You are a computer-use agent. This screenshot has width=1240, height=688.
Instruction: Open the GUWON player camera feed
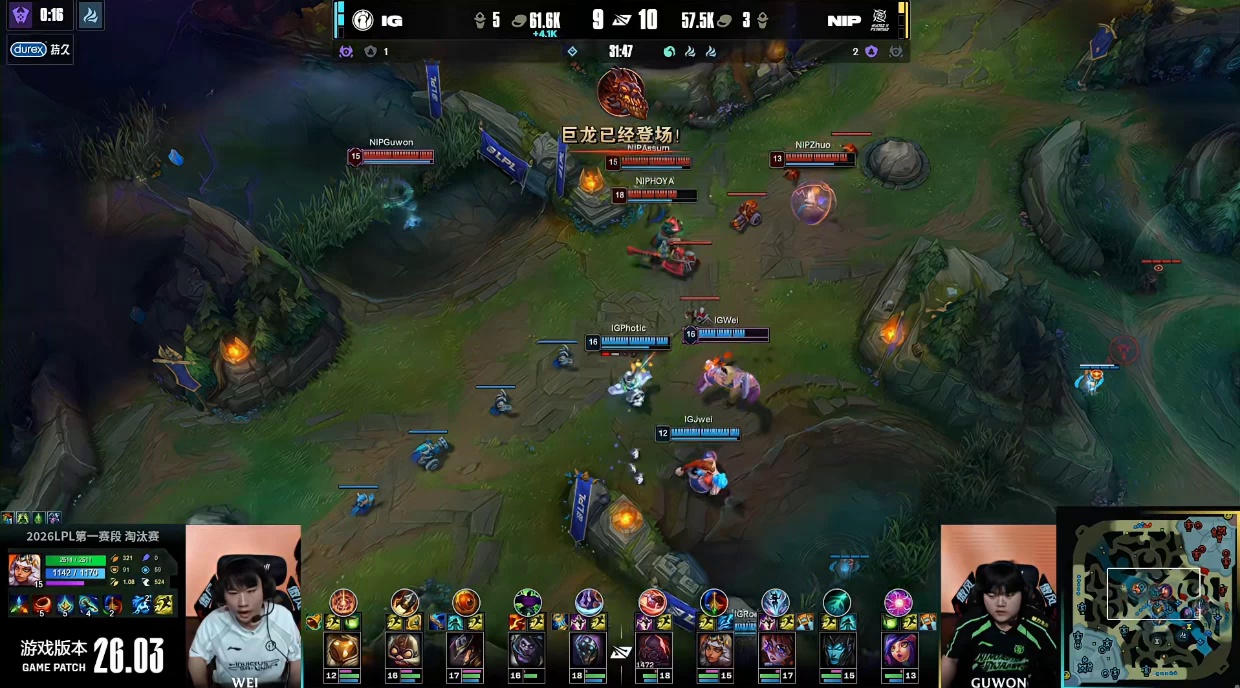click(998, 605)
